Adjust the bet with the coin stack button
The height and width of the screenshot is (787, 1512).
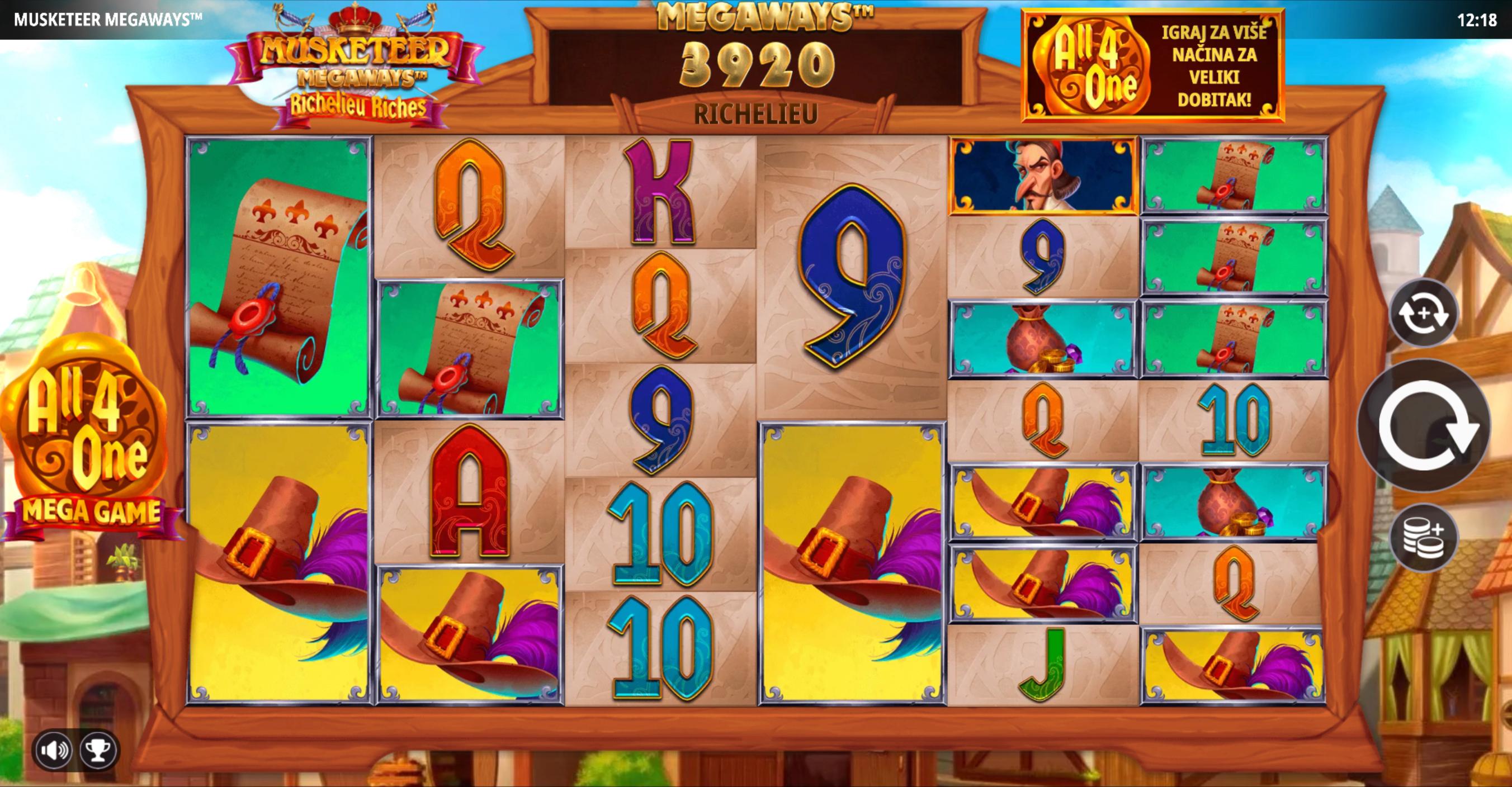click(1423, 537)
